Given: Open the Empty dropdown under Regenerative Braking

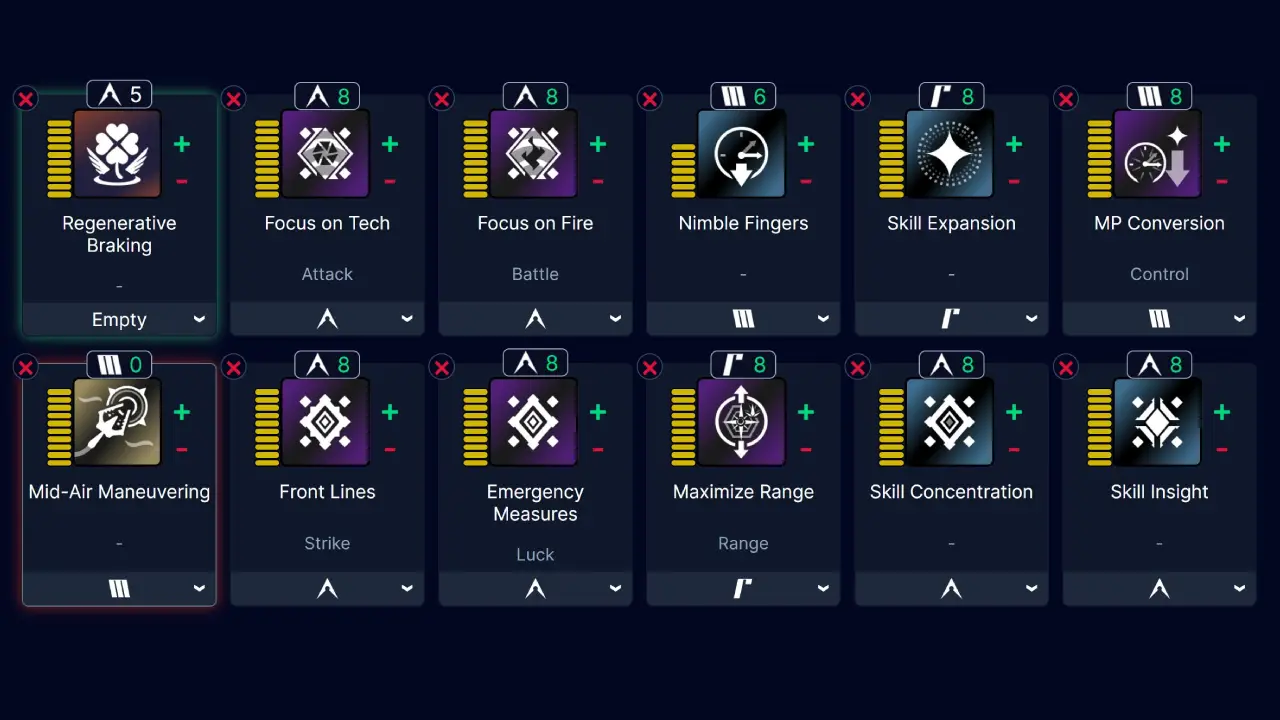Looking at the screenshot, I should [x=119, y=319].
